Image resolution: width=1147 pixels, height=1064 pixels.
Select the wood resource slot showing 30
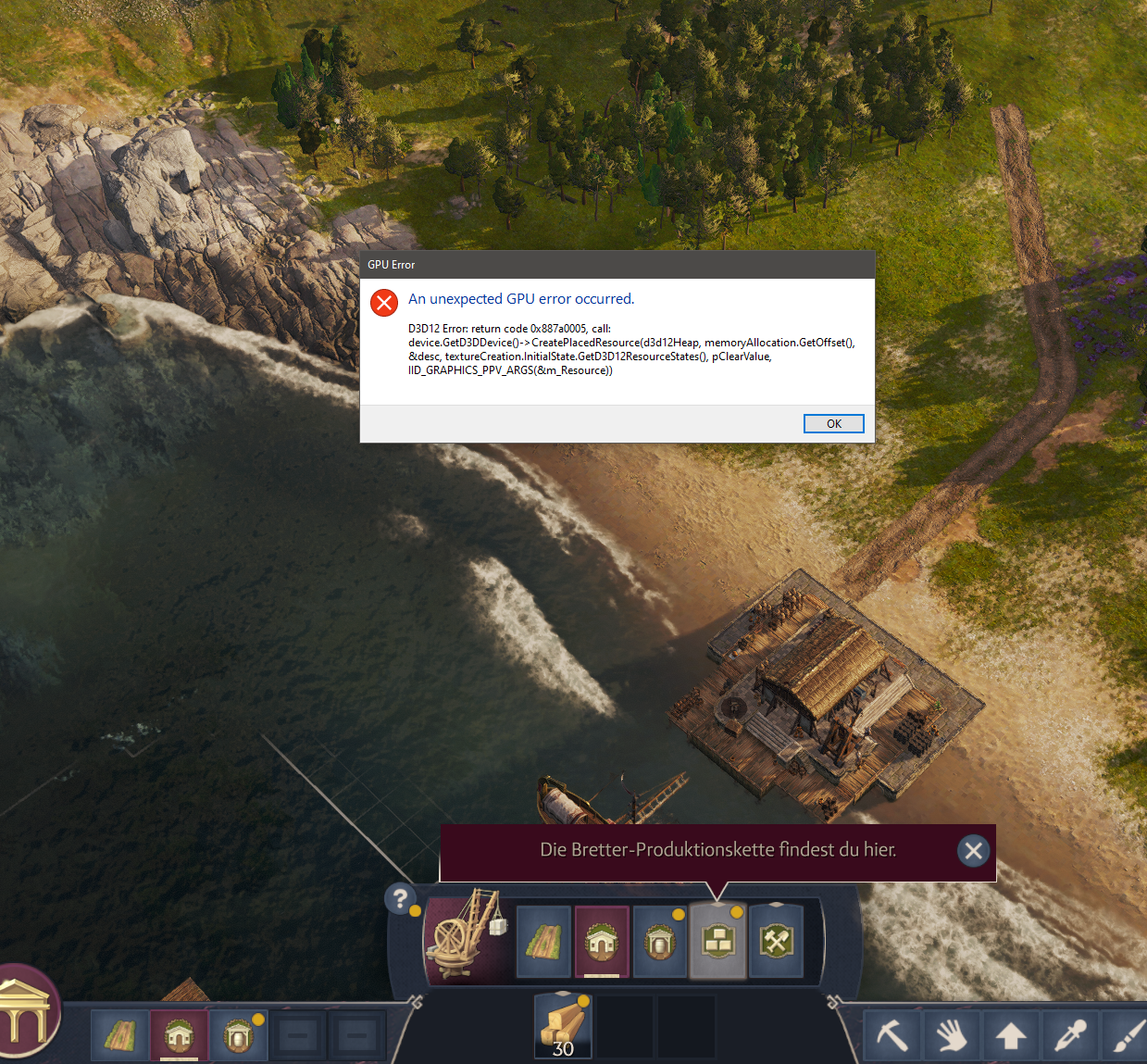click(x=563, y=1026)
